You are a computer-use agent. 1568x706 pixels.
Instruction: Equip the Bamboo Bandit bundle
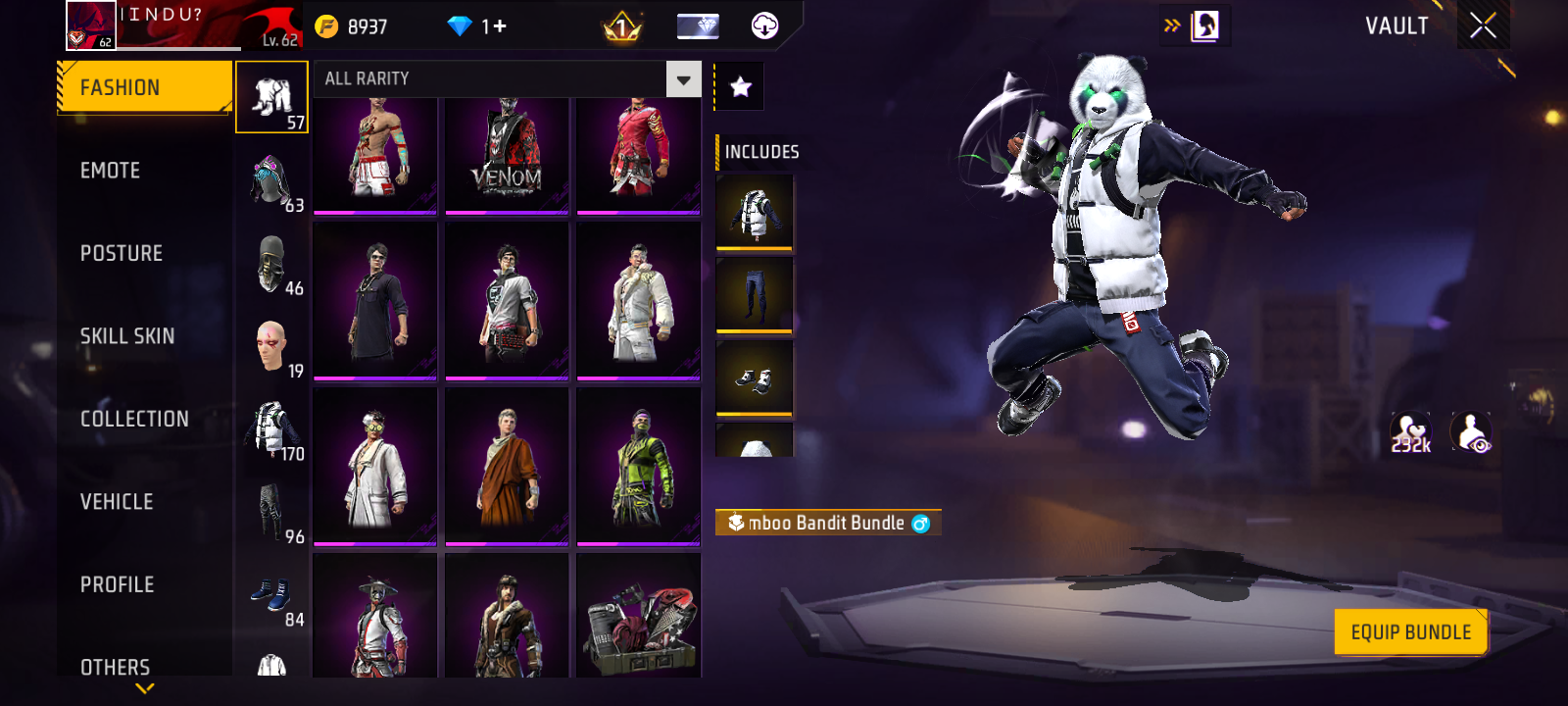pos(1410,632)
